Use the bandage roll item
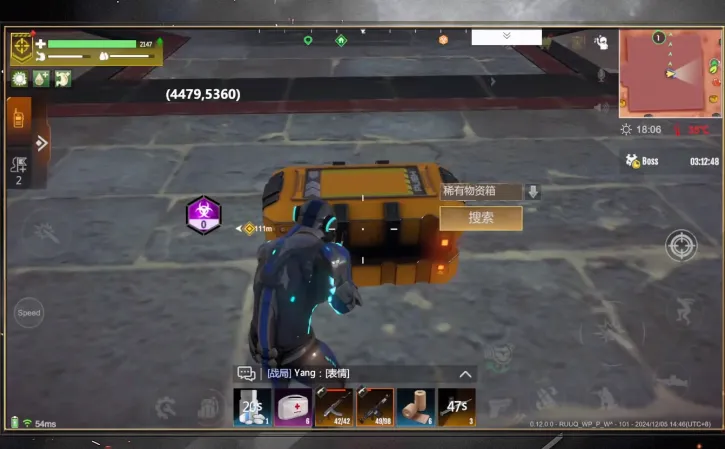The image size is (725, 449). (414, 407)
